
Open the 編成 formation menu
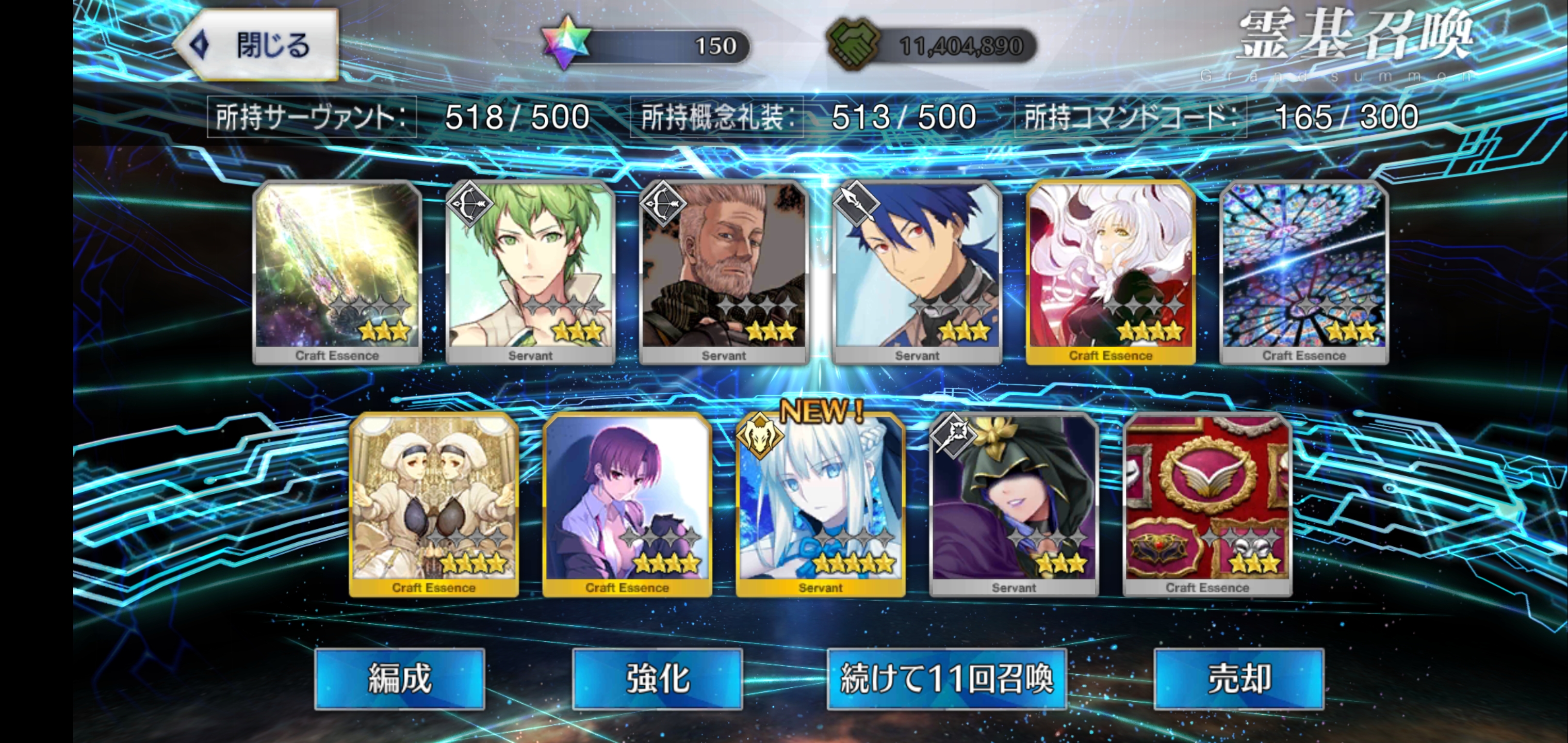pos(399,679)
